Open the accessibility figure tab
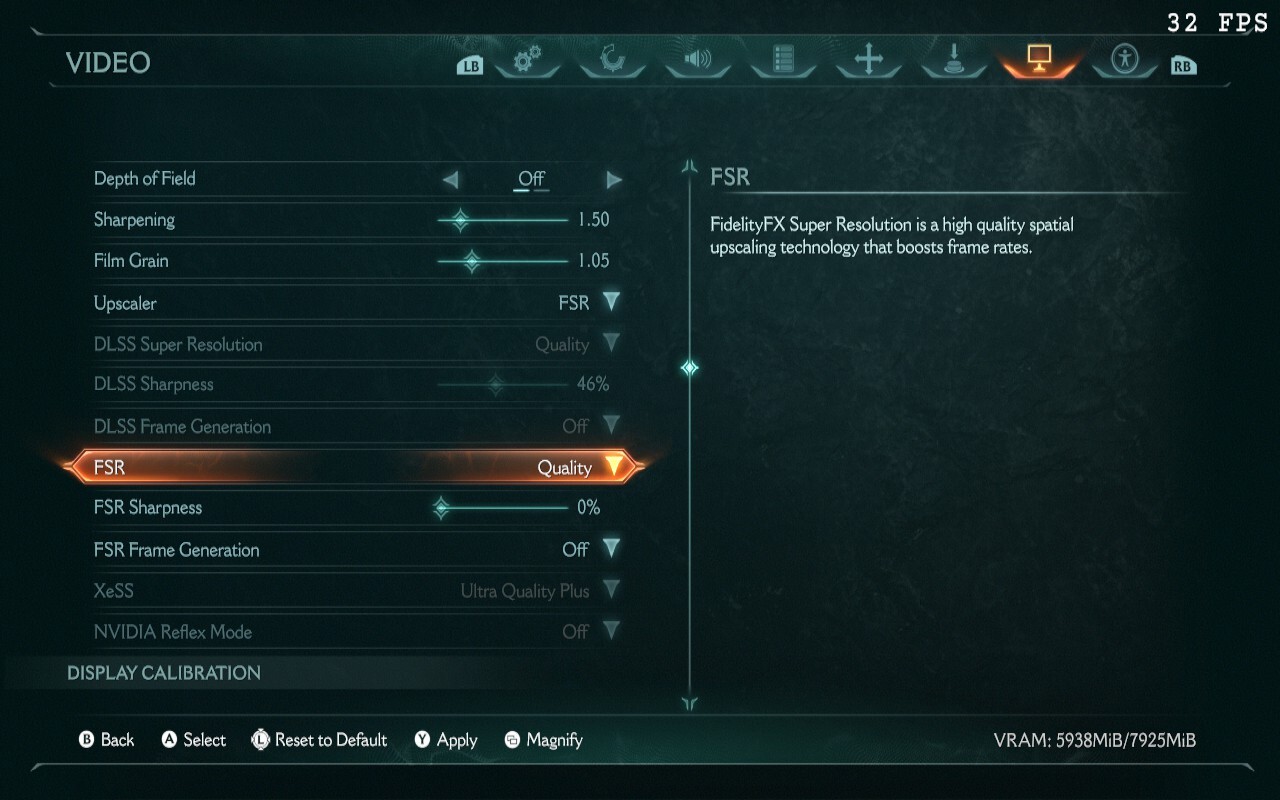Image resolution: width=1280 pixels, height=800 pixels. click(1126, 60)
